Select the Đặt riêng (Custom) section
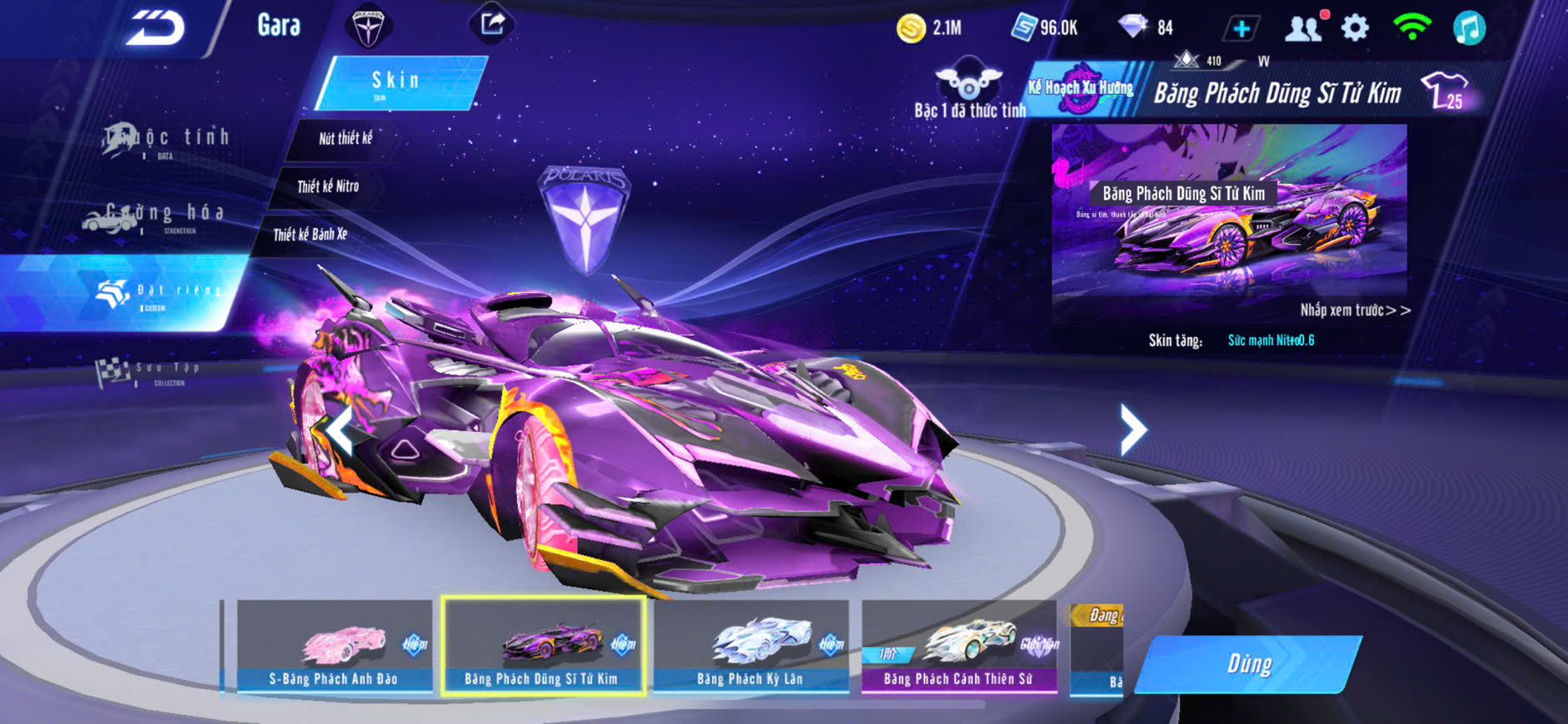This screenshot has width=1568, height=724. [158, 293]
